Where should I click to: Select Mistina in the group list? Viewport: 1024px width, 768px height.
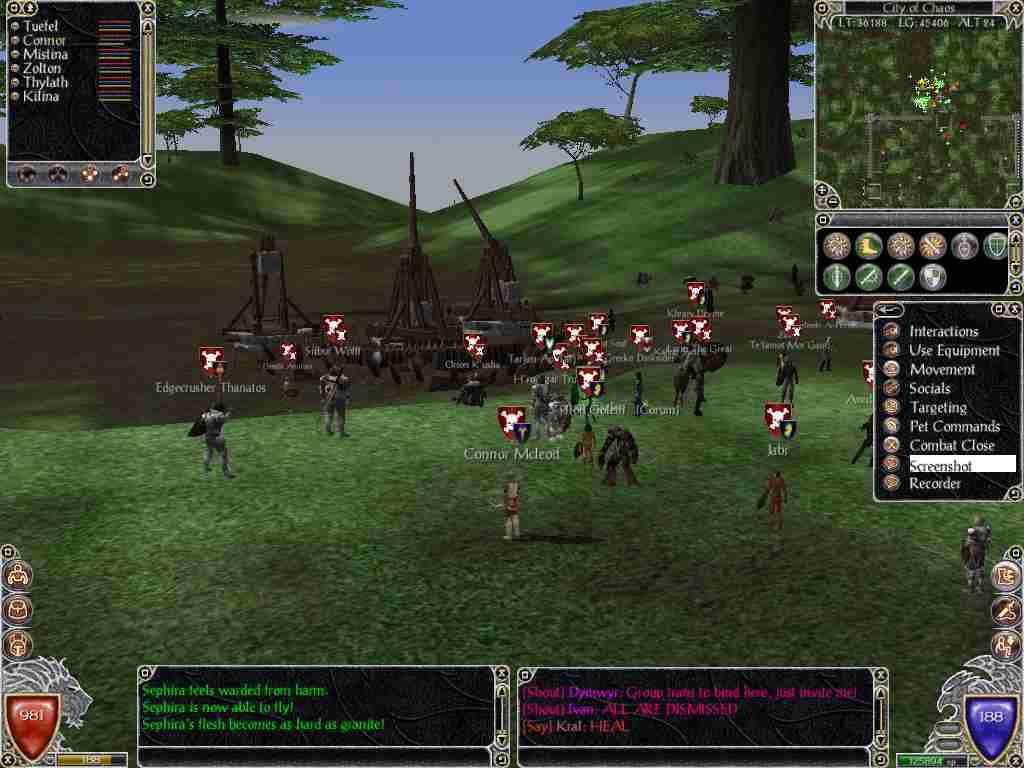click(x=45, y=54)
